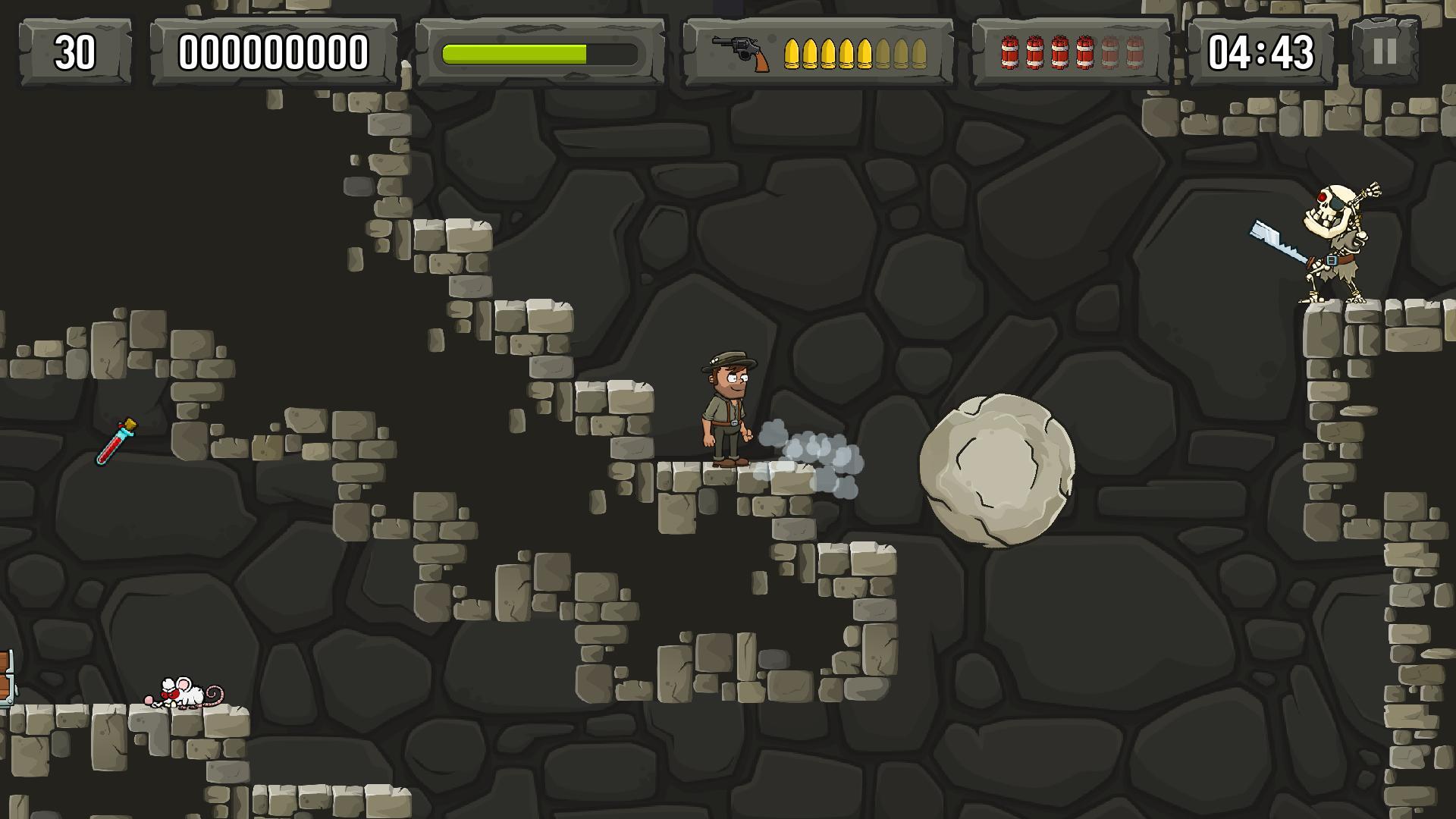Select the revolver weapon icon
This screenshot has width=1456, height=819.
(x=740, y=53)
